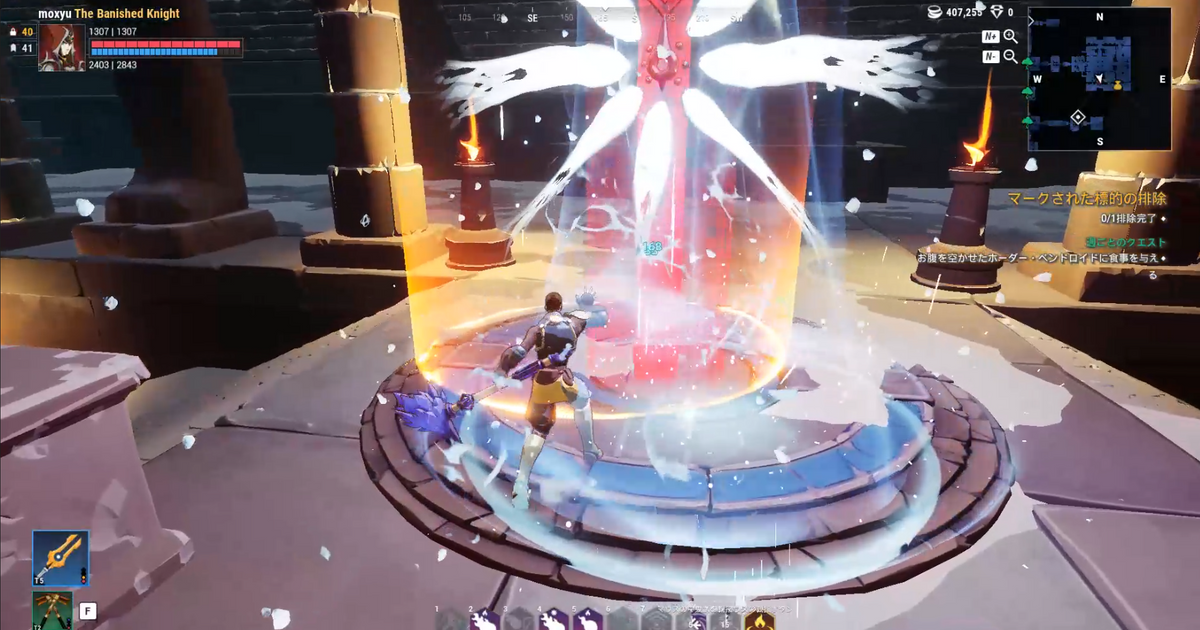The width and height of the screenshot is (1200, 630).
Task: Click the Banished Knight character portrait
Action: tap(61, 47)
